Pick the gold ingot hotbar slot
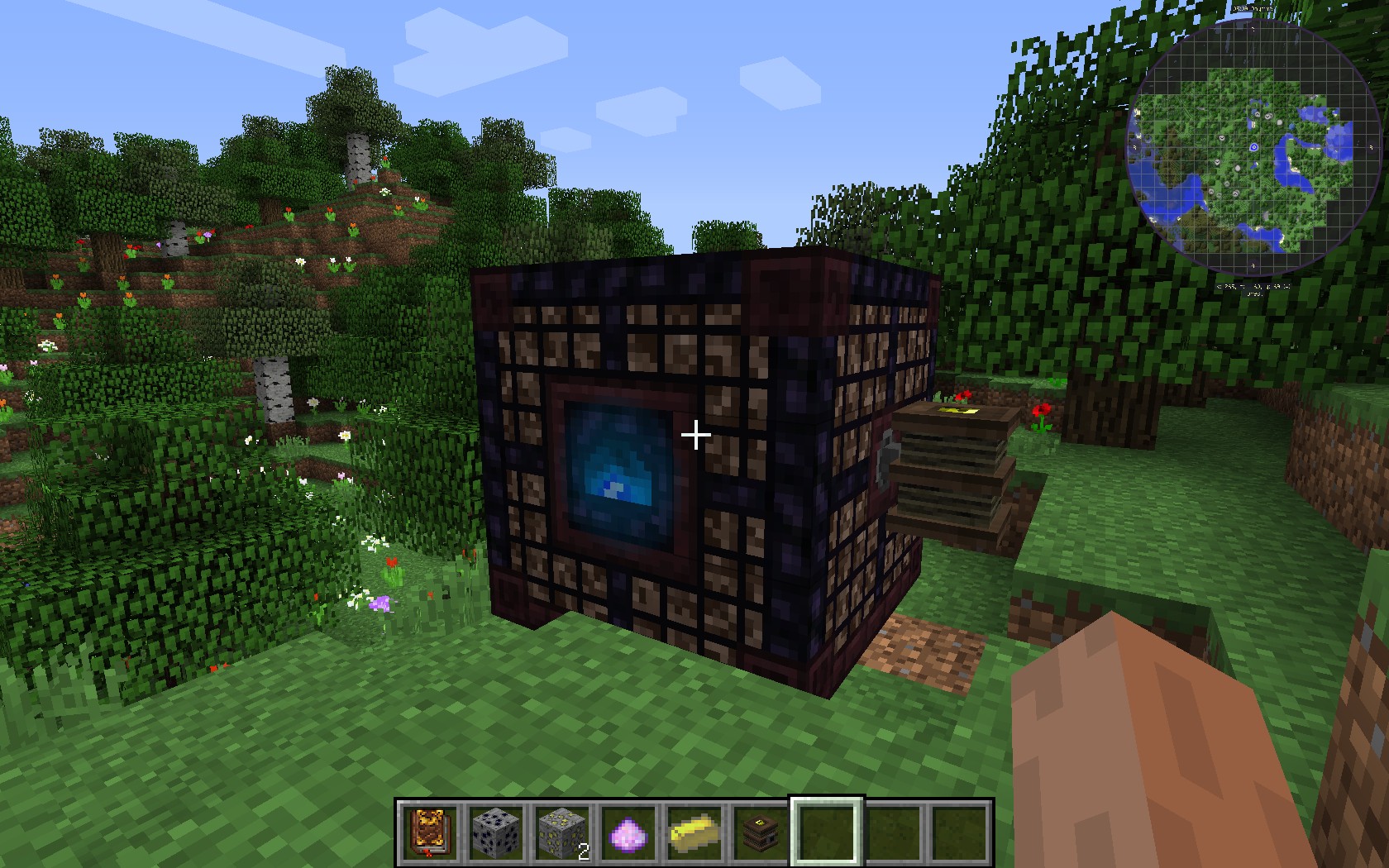 [695, 832]
